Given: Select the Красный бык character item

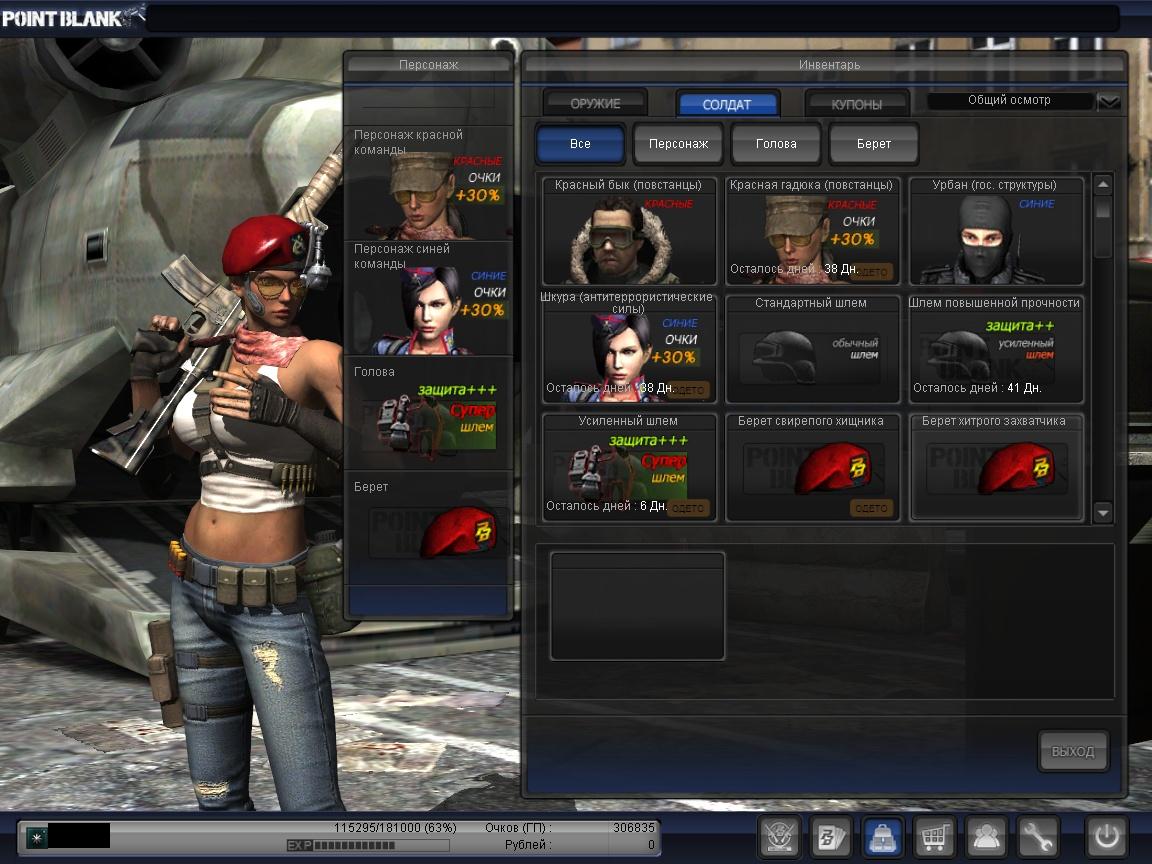Looking at the screenshot, I should pos(630,232).
